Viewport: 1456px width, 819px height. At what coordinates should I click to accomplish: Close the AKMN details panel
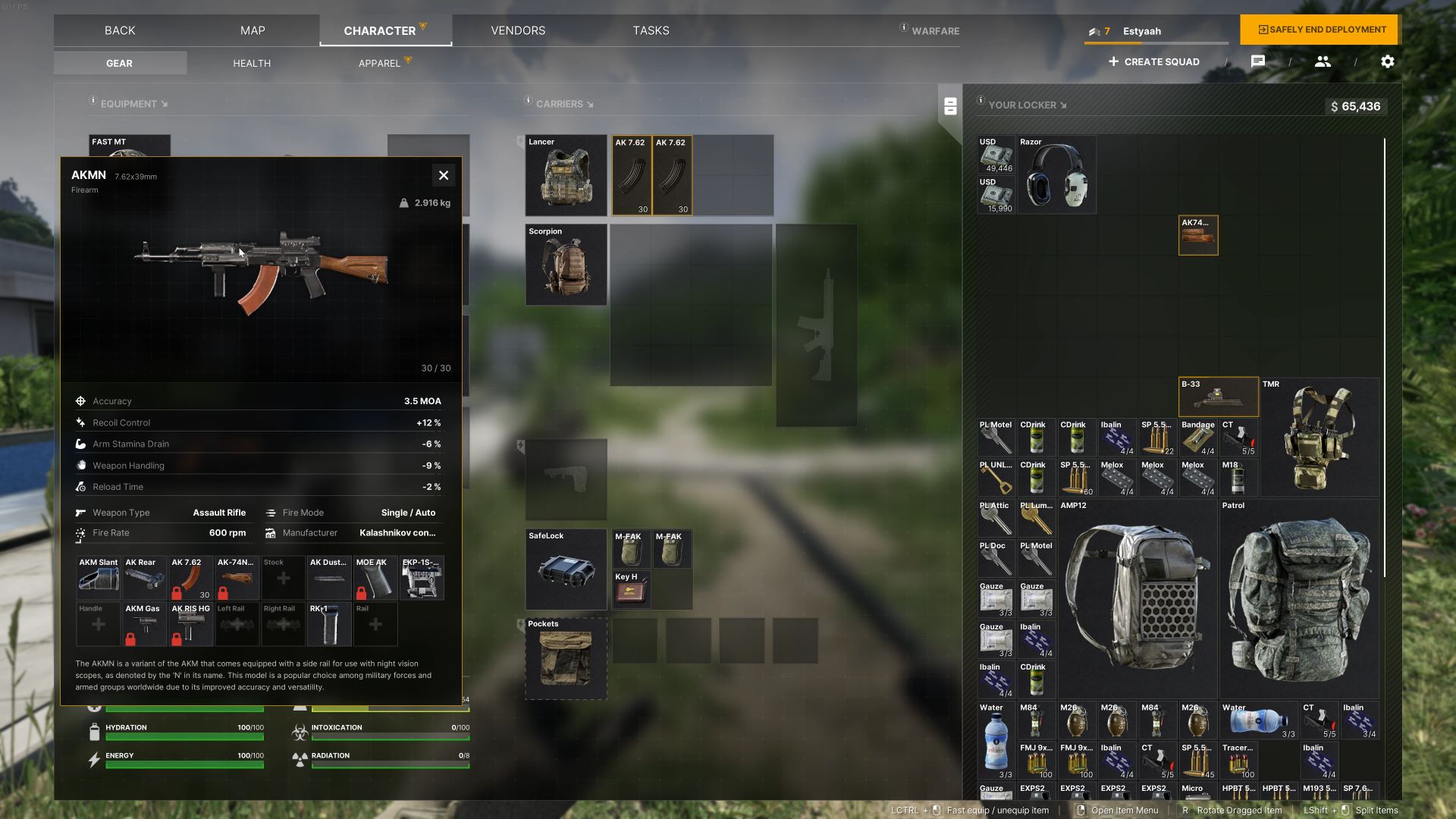pos(444,175)
